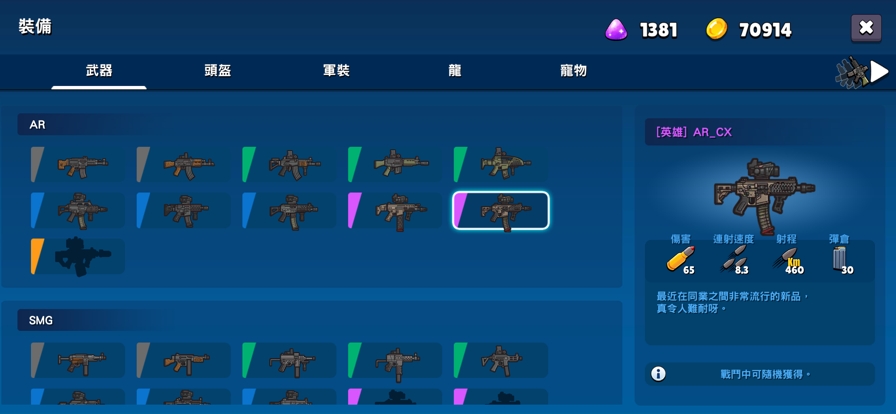Viewport: 896px width, 414px height.
Task: Click the AR_CX weapon preview image
Action: coord(762,191)
